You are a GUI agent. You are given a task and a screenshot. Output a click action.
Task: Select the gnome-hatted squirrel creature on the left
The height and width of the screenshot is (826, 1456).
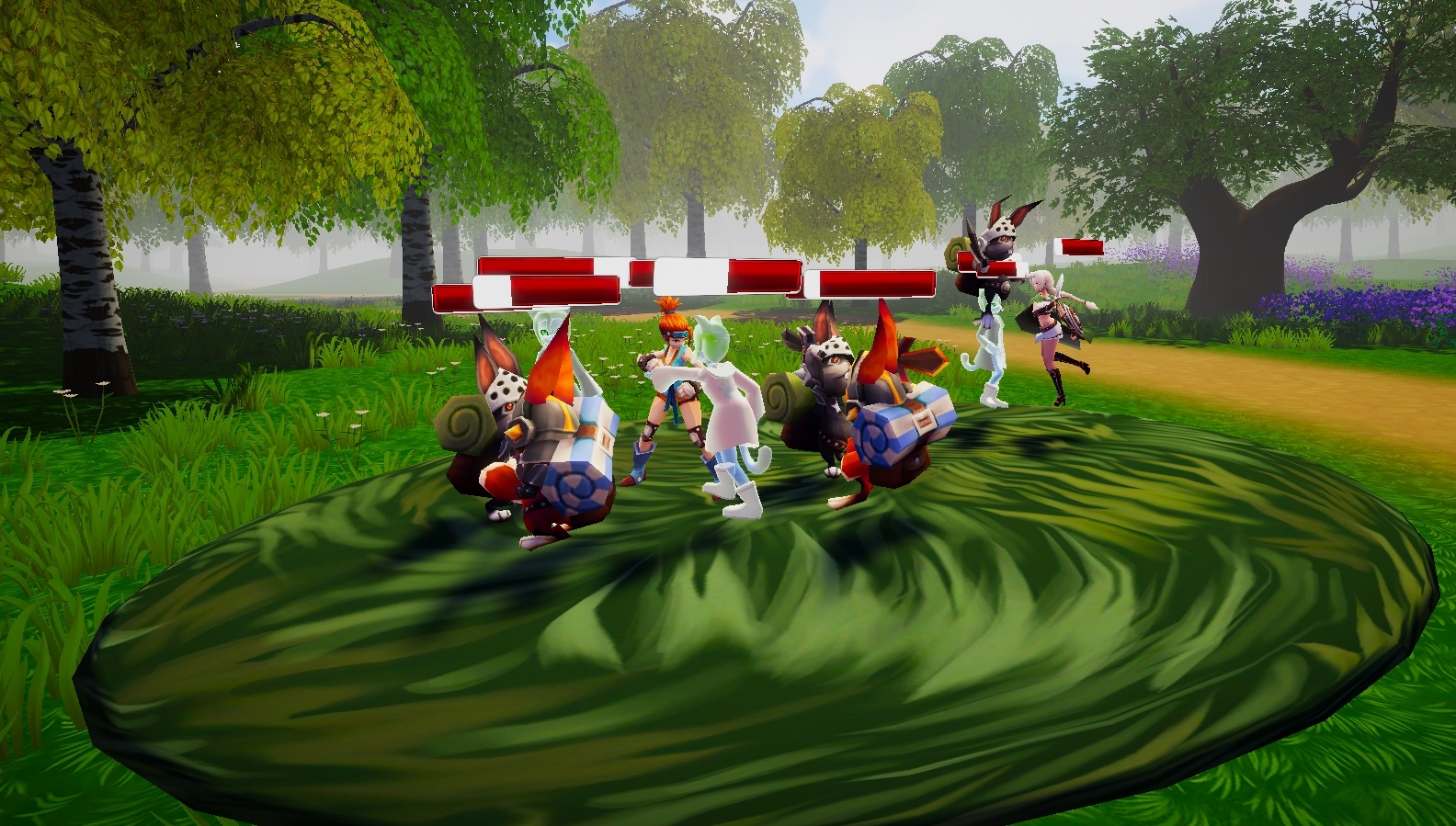515,423
